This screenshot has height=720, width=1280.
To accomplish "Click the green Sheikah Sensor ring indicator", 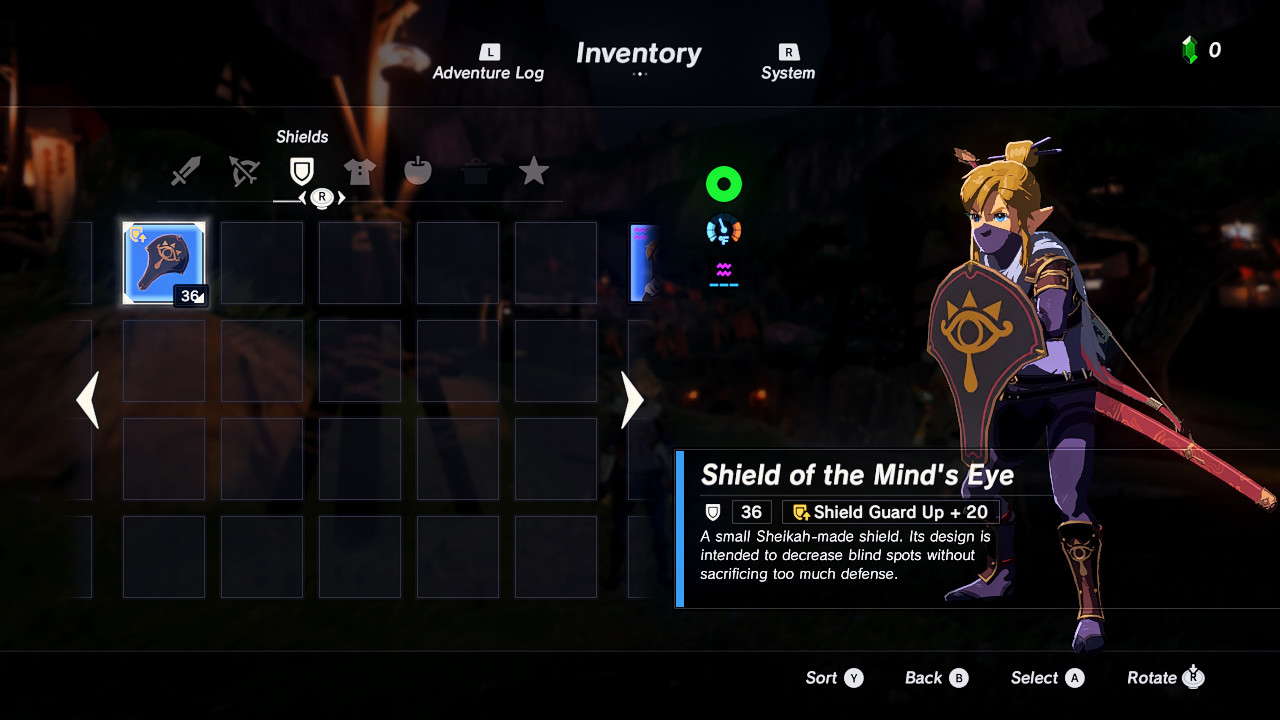I will point(723,184).
